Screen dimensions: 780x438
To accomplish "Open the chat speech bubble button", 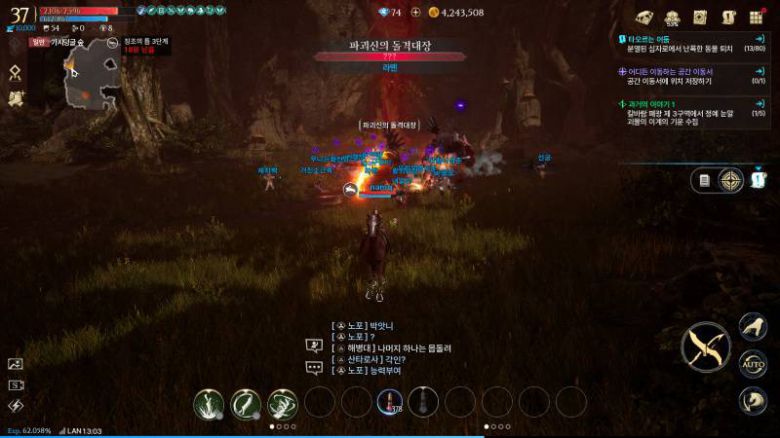I will pyautogui.click(x=314, y=367).
